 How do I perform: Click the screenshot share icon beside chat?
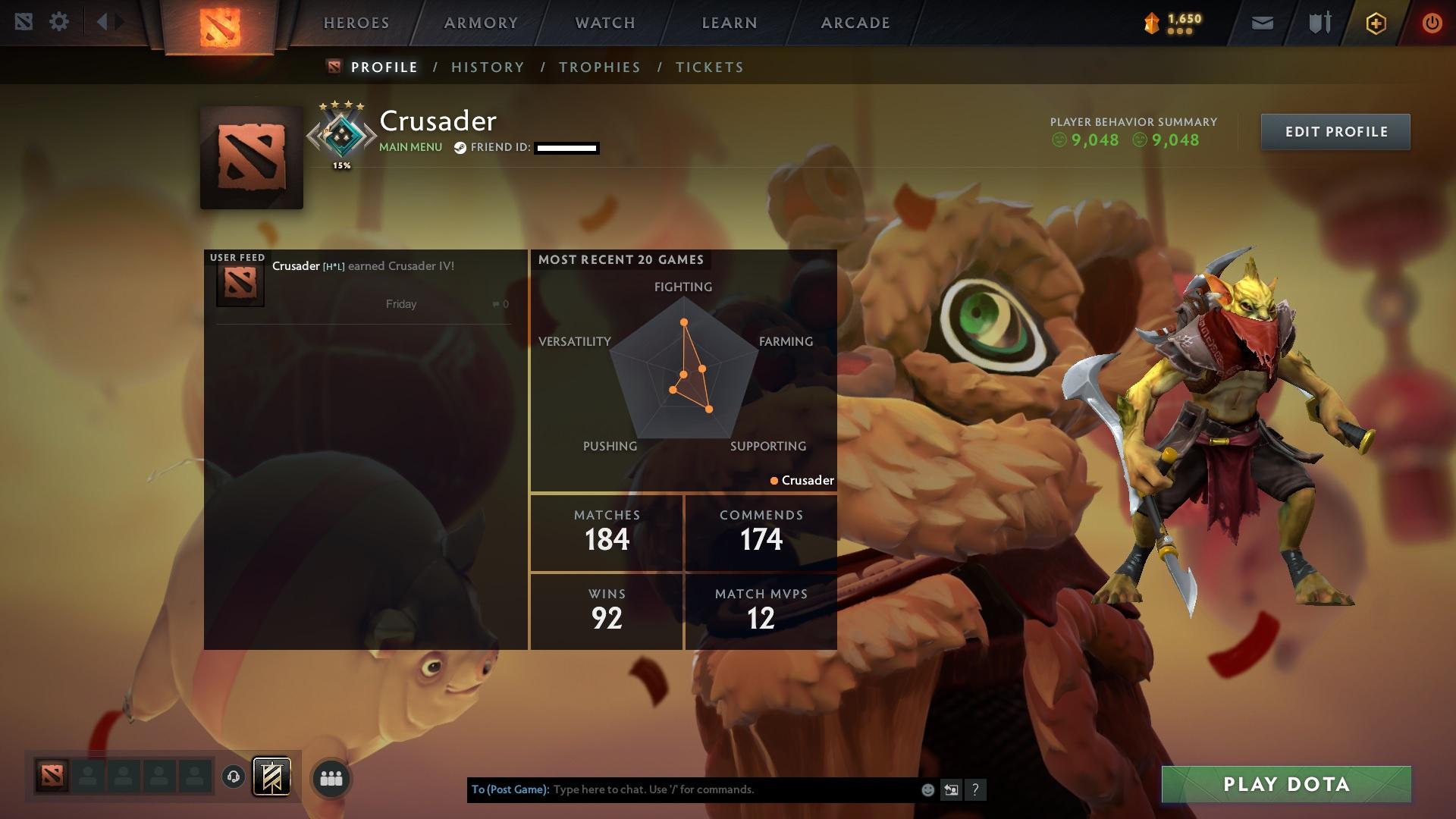tap(951, 789)
